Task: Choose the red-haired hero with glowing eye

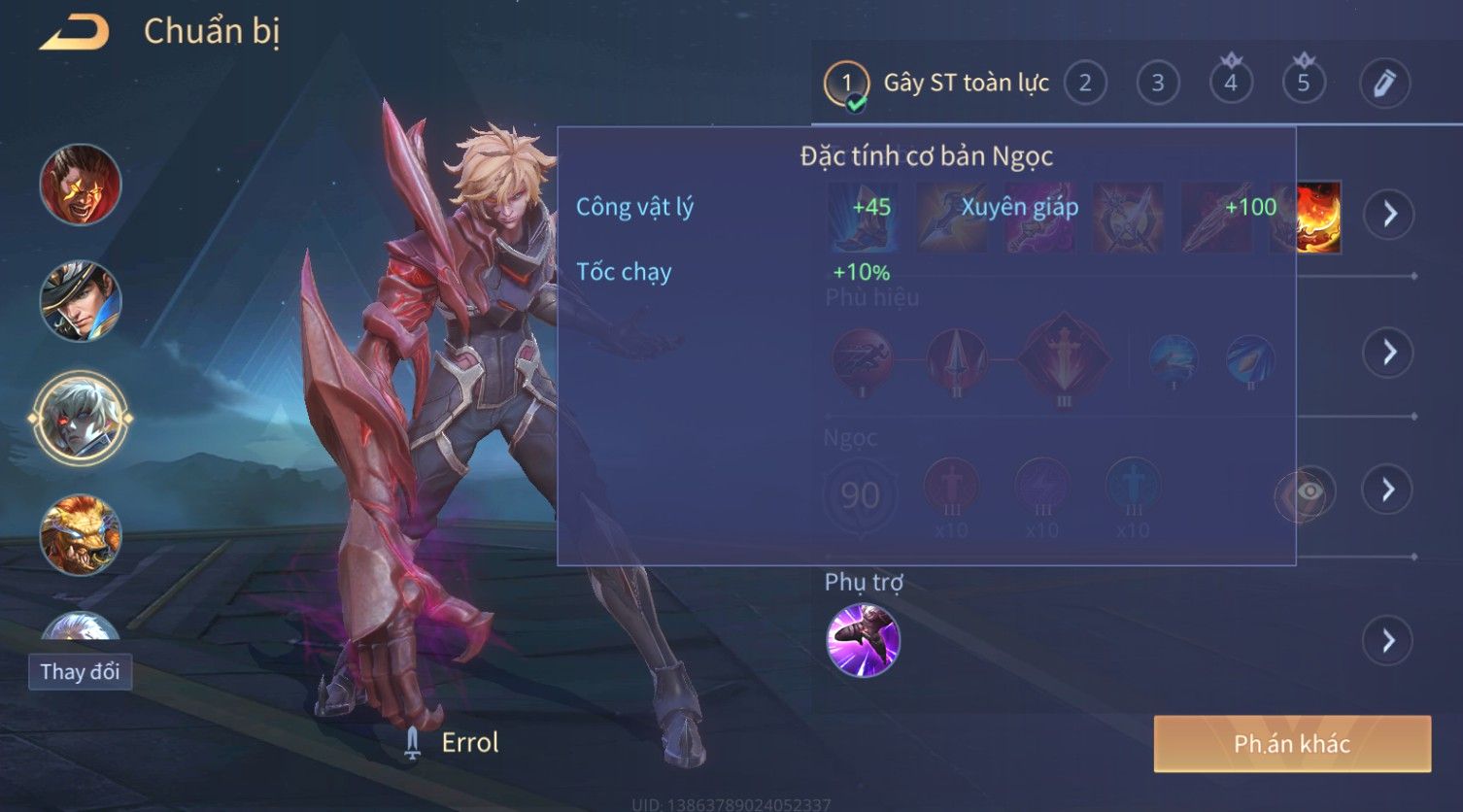Action: (x=81, y=185)
